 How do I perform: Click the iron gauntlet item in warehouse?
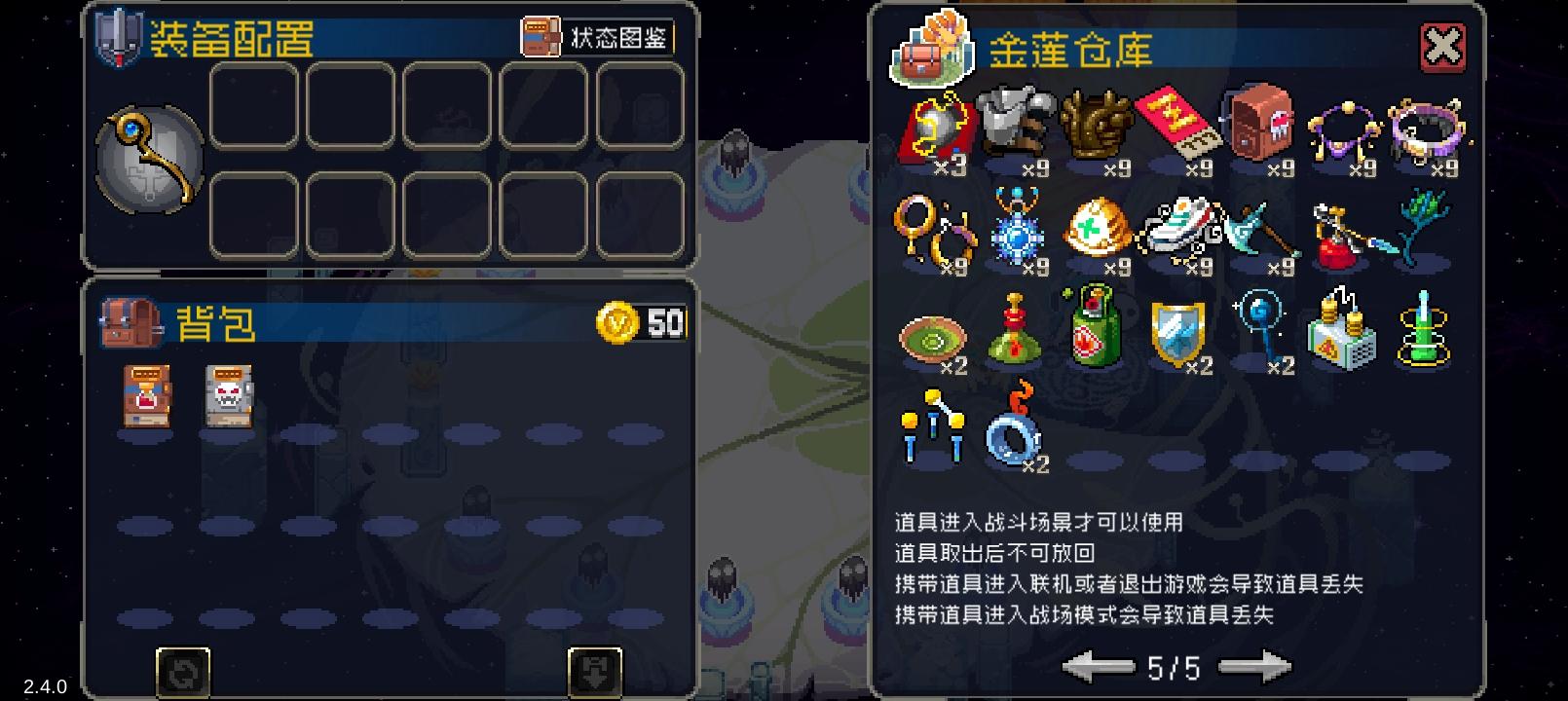click(1015, 129)
